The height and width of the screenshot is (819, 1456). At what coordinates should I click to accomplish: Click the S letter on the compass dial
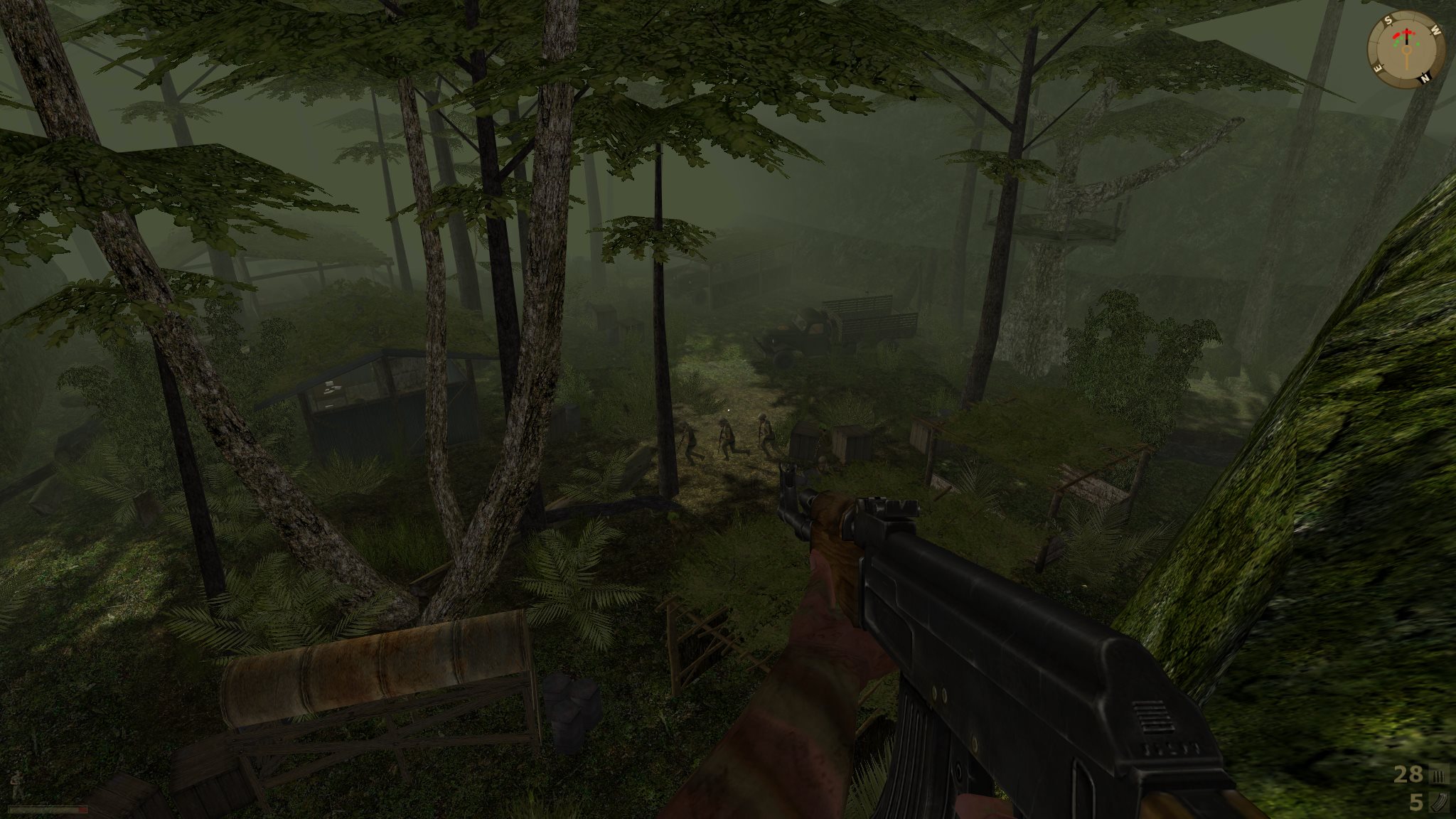coord(1388,19)
